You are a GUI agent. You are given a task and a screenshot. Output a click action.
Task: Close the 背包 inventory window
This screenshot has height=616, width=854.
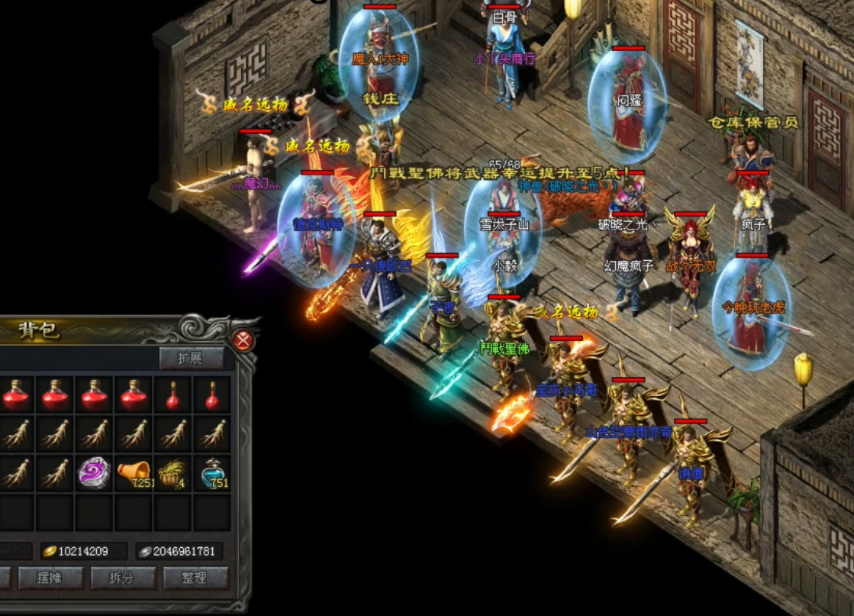pos(242,341)
